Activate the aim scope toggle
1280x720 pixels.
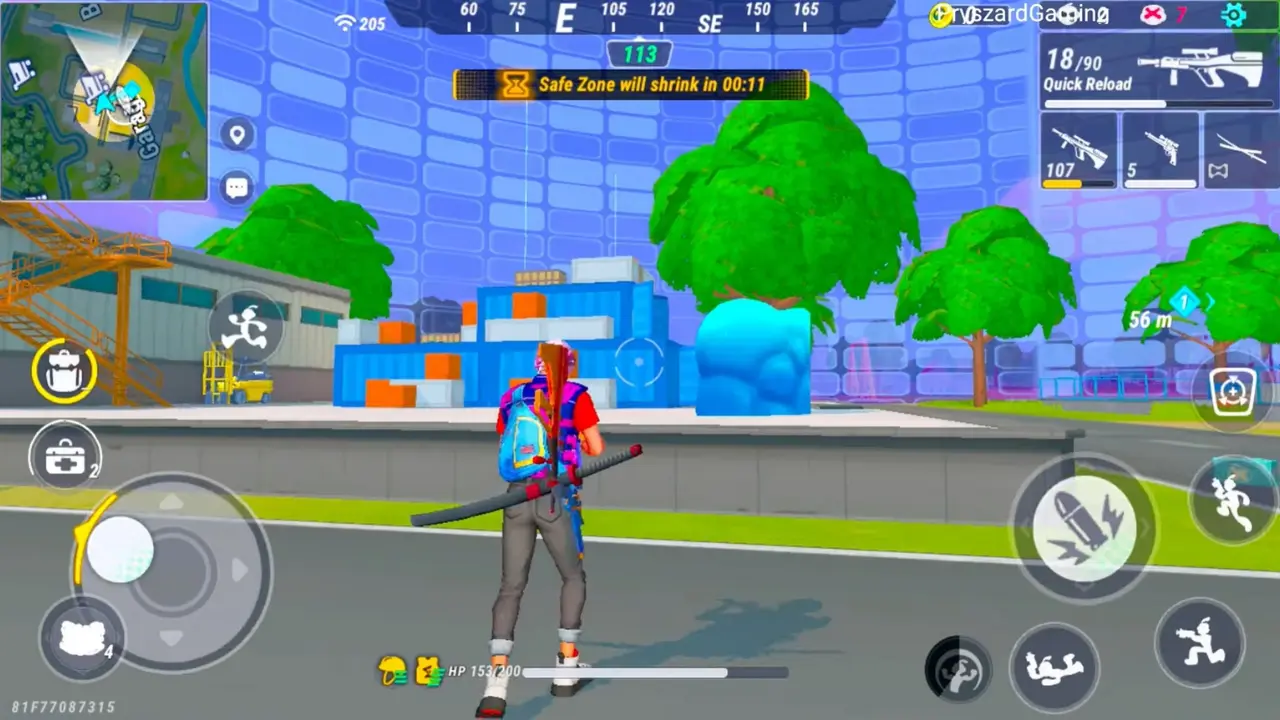click(x=1233, y=392)
